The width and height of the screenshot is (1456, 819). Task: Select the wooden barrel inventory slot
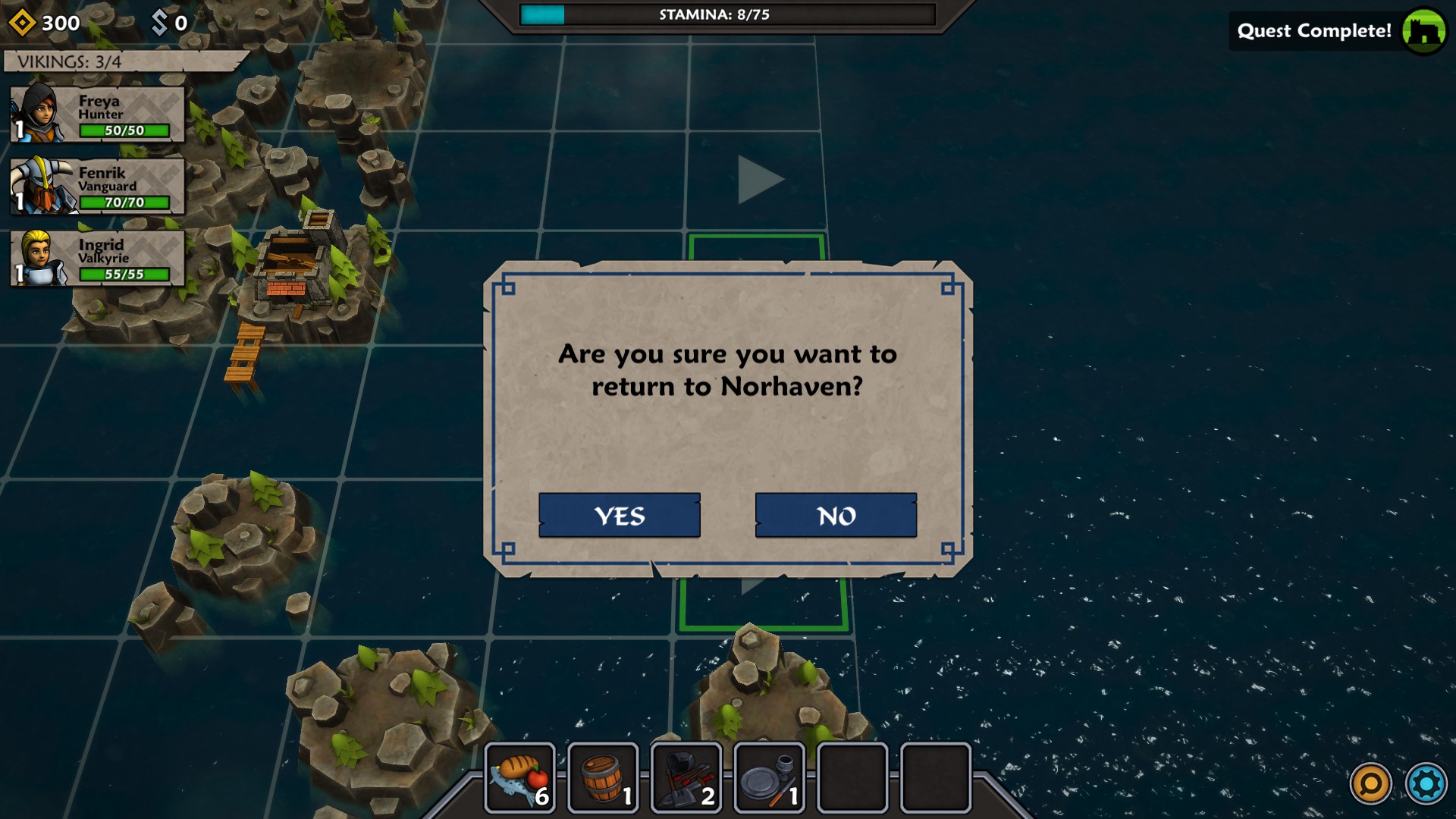coord(604,778)
